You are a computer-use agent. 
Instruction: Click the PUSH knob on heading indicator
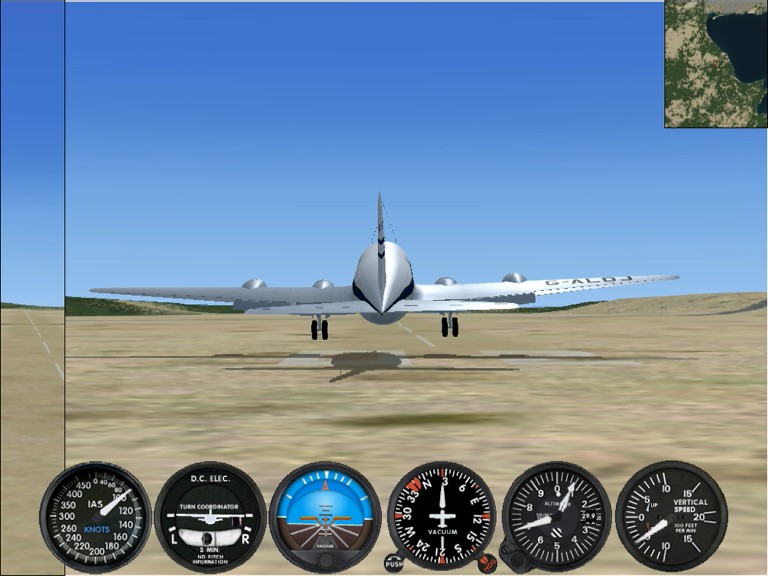pos(394,563)
